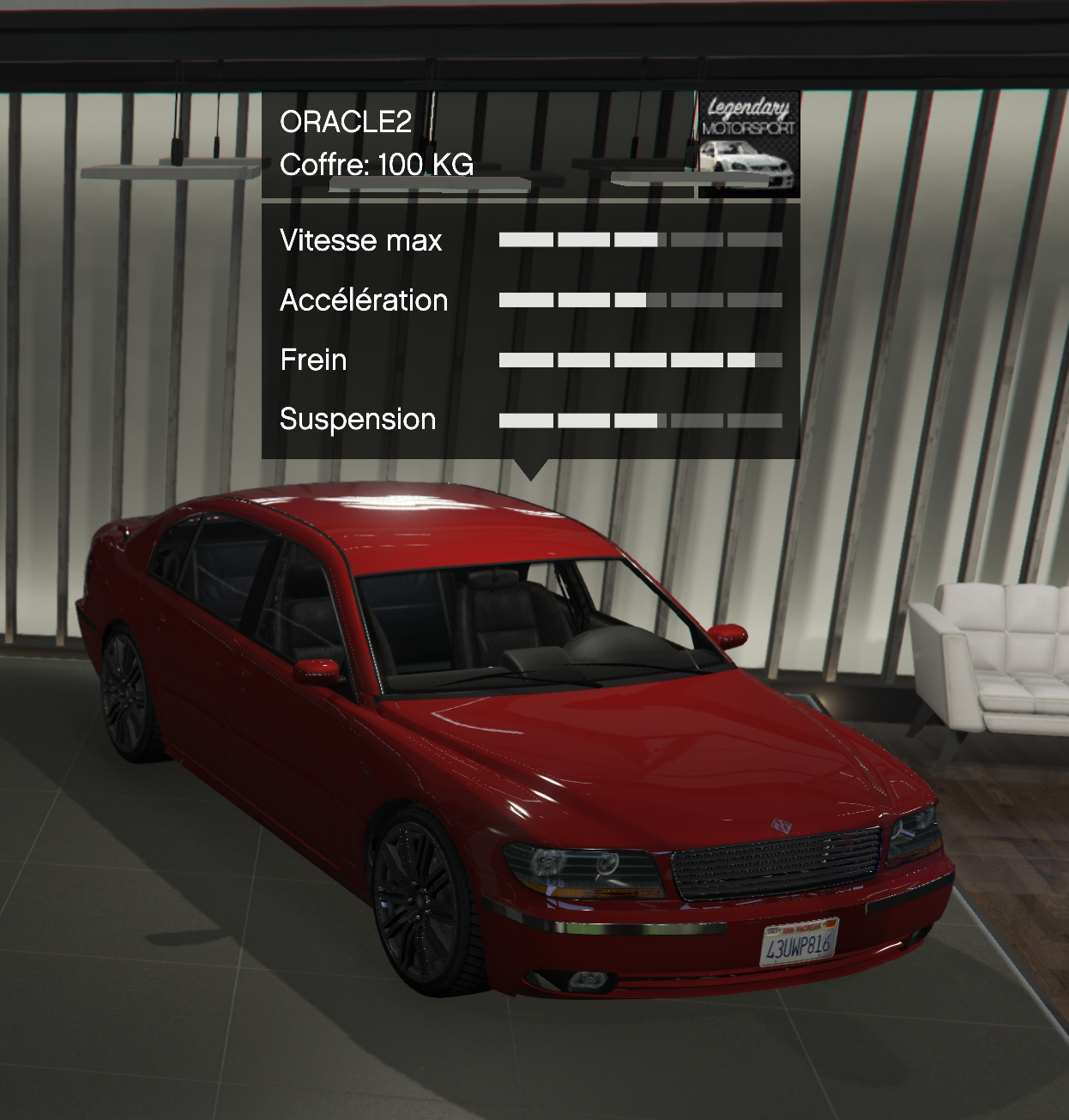This screenshot has height=1120, width=1069.
Task: Click the Legendary Motorsport vehicle thumbnail
Action: (747, 144)
